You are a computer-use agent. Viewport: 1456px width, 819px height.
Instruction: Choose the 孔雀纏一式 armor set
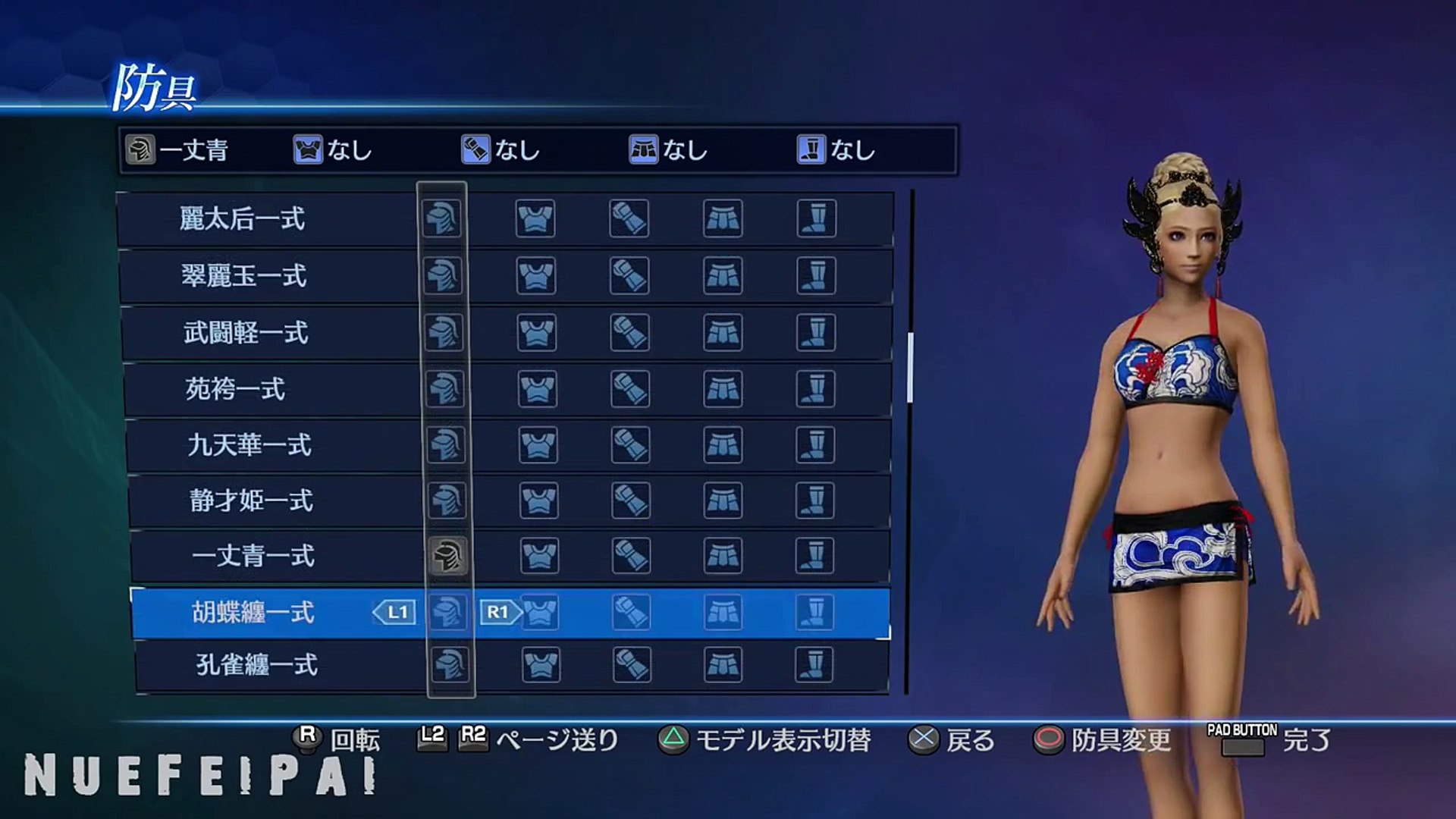click(x=256, y=665)
